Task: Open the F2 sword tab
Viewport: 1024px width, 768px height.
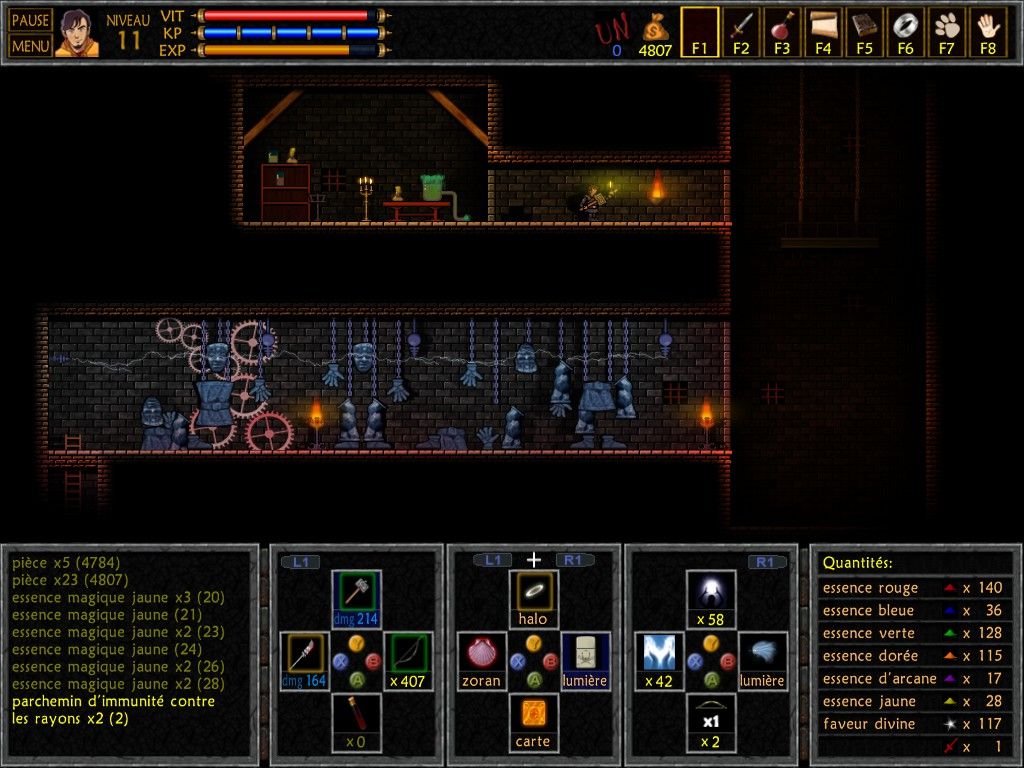Action: click(741, 32)
